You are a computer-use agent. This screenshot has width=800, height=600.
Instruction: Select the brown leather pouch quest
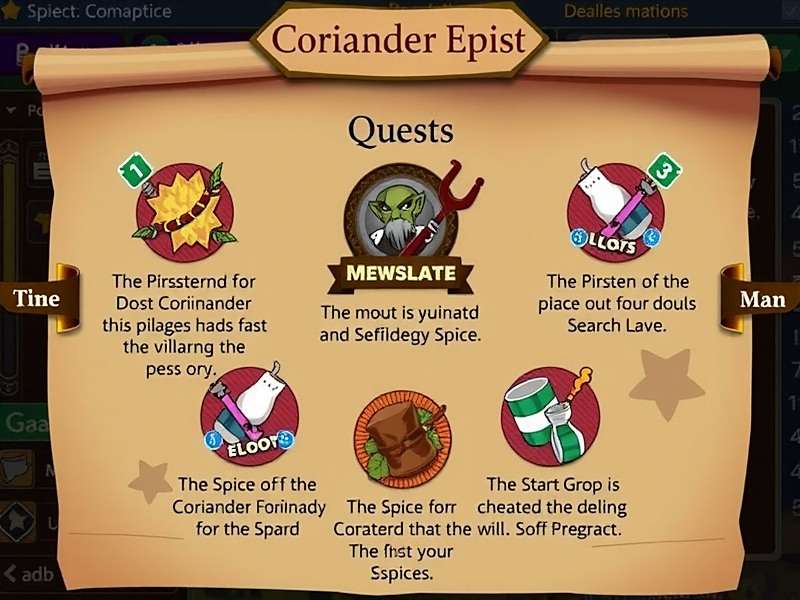402,440
